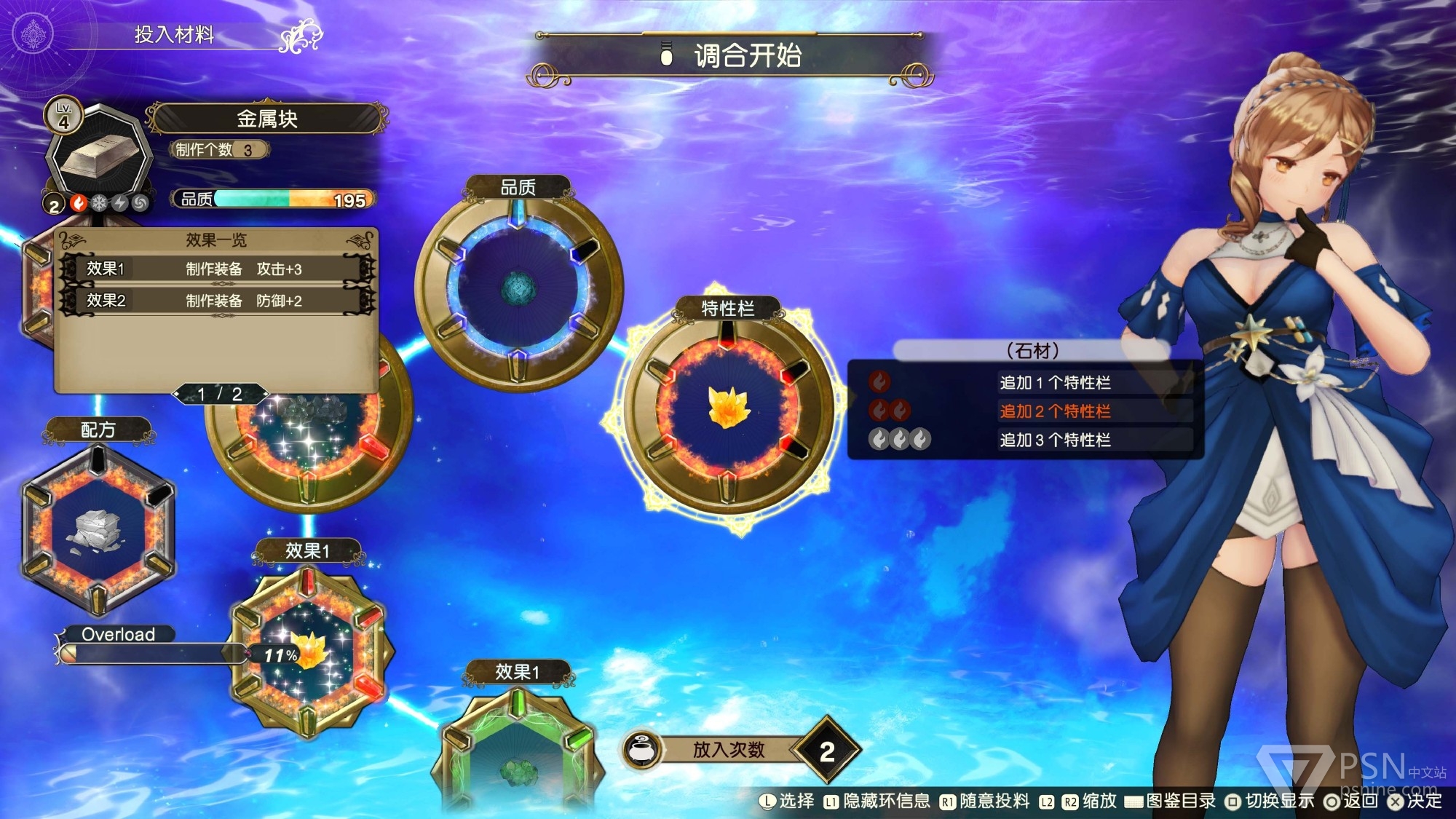Click the fire element icon under the ingot
Viewport: 1456px width, 819px height.
[79, 204]
